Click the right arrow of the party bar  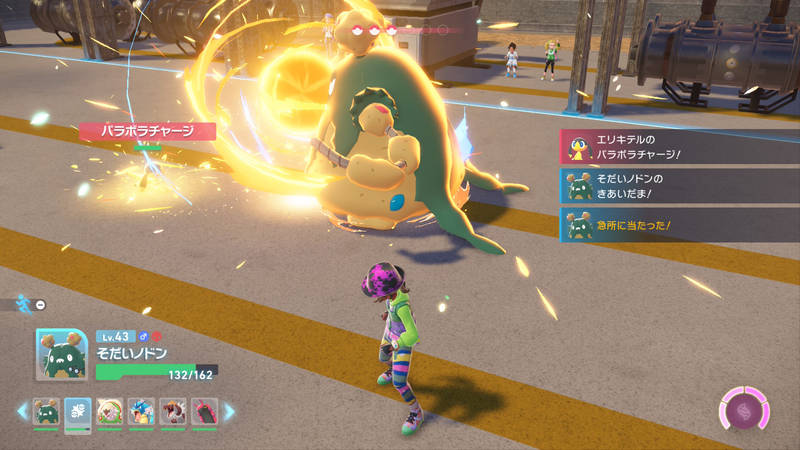[229, 411]
